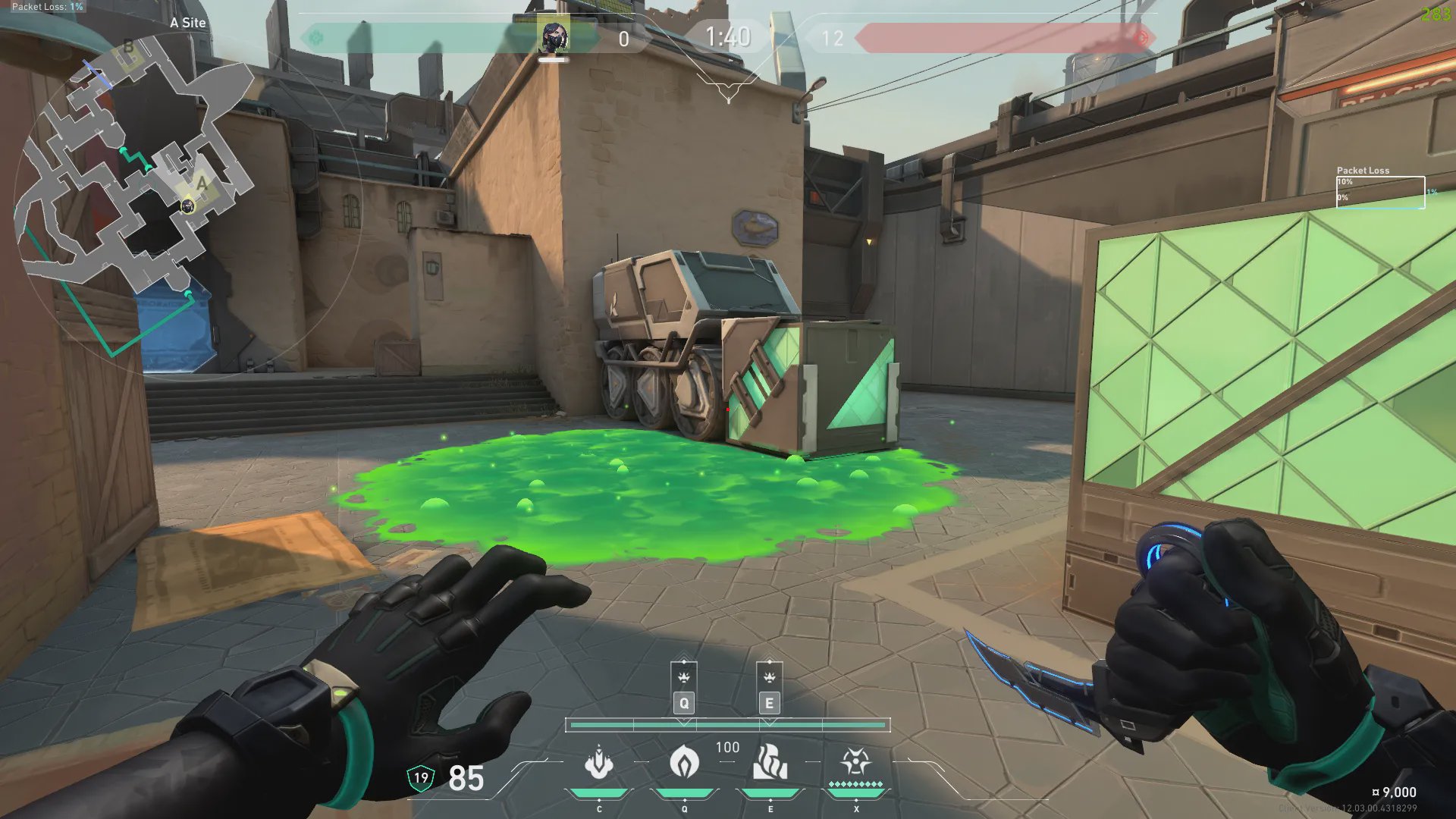Select the Viper agent portrait in top bar

(554, 37)
